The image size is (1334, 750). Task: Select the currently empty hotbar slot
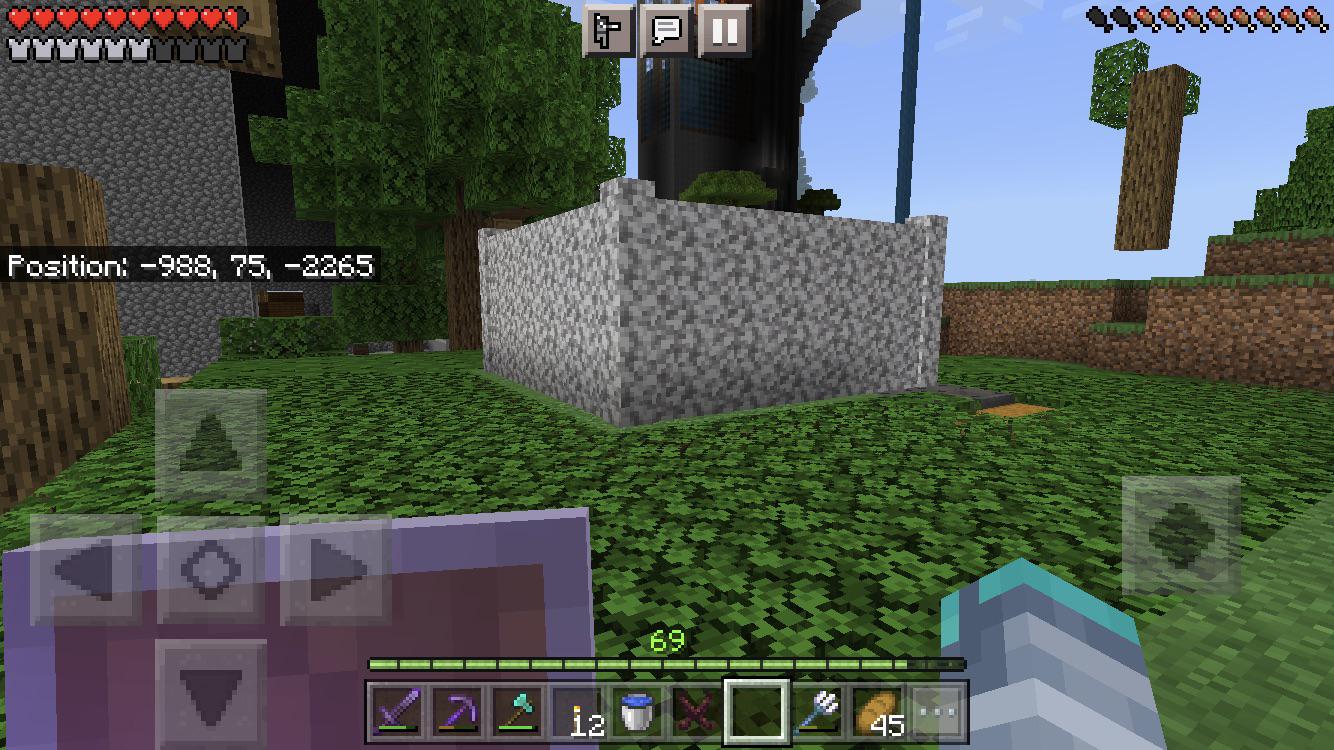[x=757, y=710]
